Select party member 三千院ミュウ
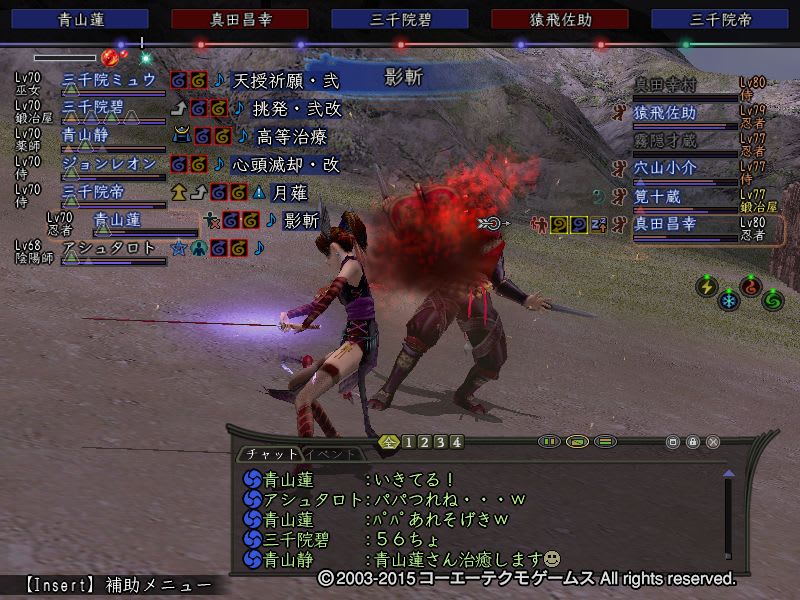Image resolution: width=800 pixels, height=600 pixels. point(108,79)
